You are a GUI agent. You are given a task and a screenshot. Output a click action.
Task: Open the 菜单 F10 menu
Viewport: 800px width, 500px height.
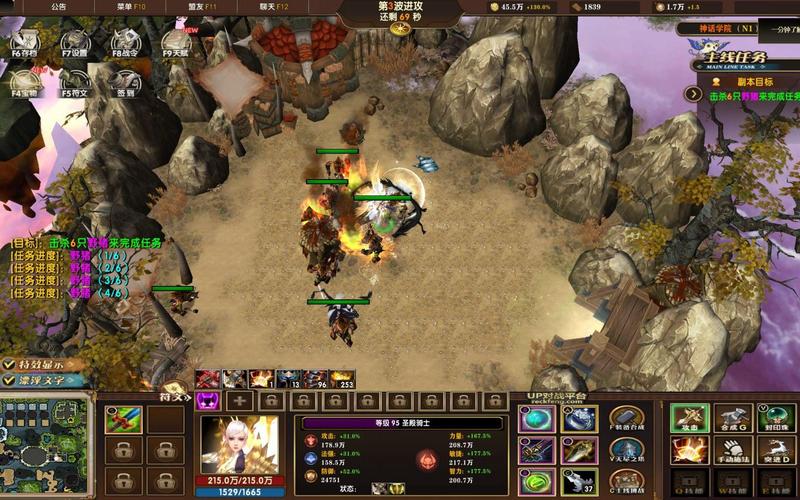pyautogui.click(x=131, y=6)
